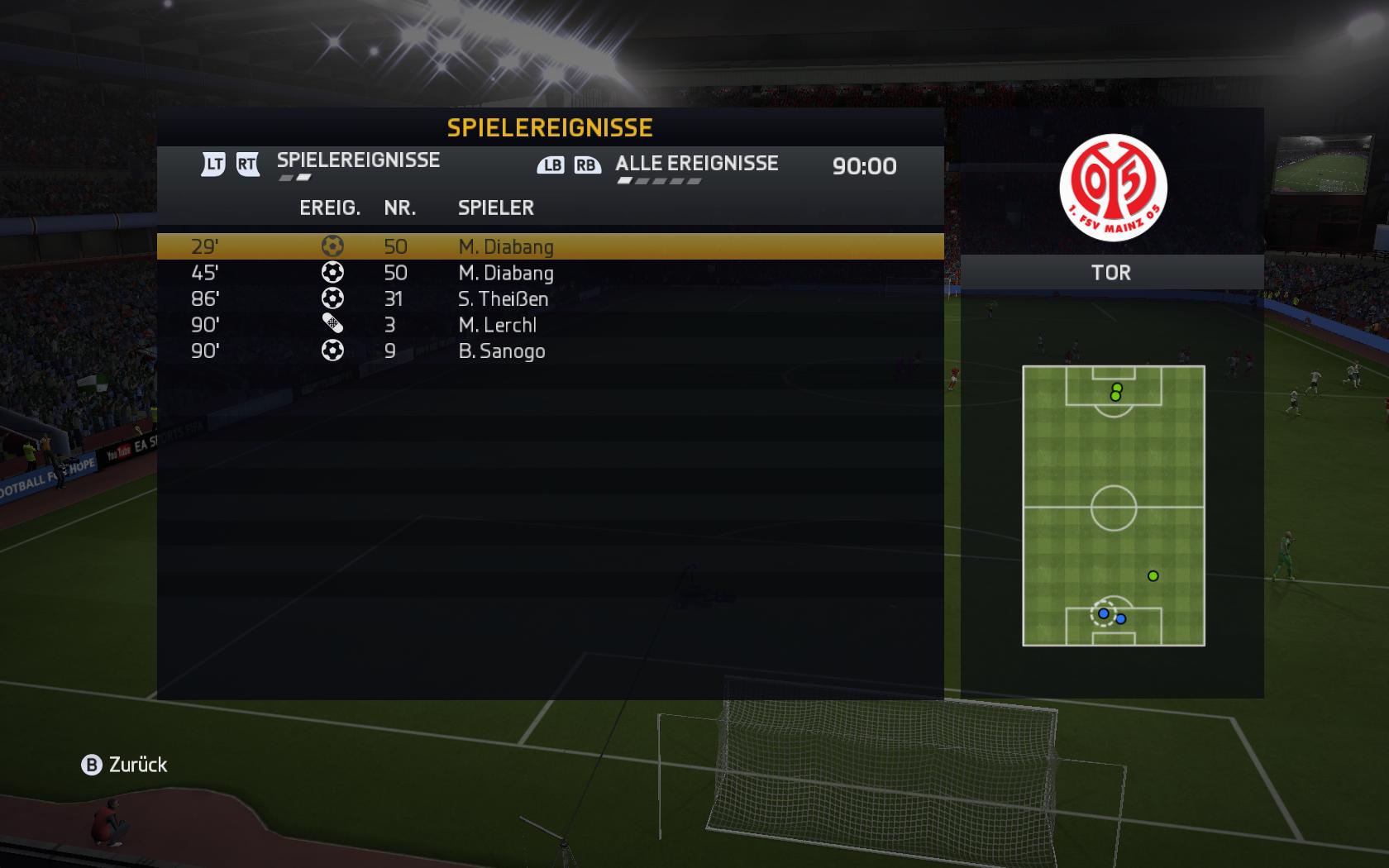Switch to the Spielereignisse category
This screenshot has height=868, width=1389.
coord(358,160)
